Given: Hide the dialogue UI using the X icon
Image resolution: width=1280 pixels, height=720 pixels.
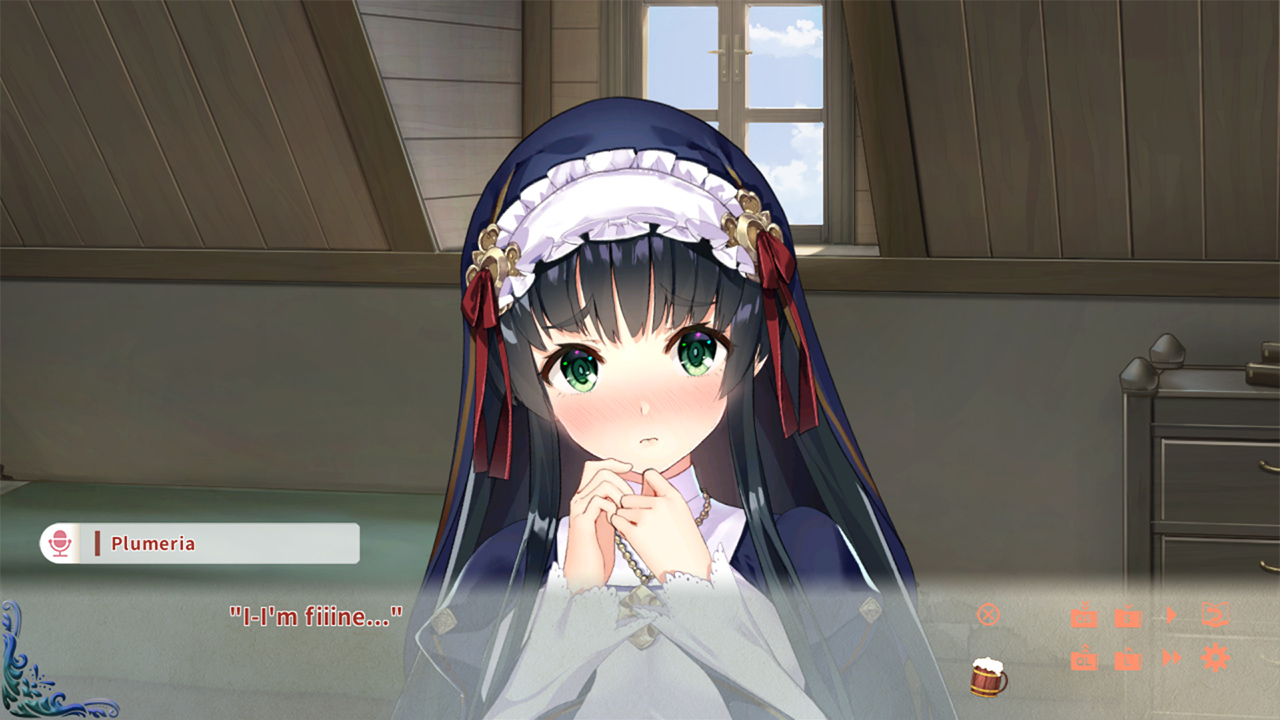Looking at the screenshot, I should (x=988, y=615).
